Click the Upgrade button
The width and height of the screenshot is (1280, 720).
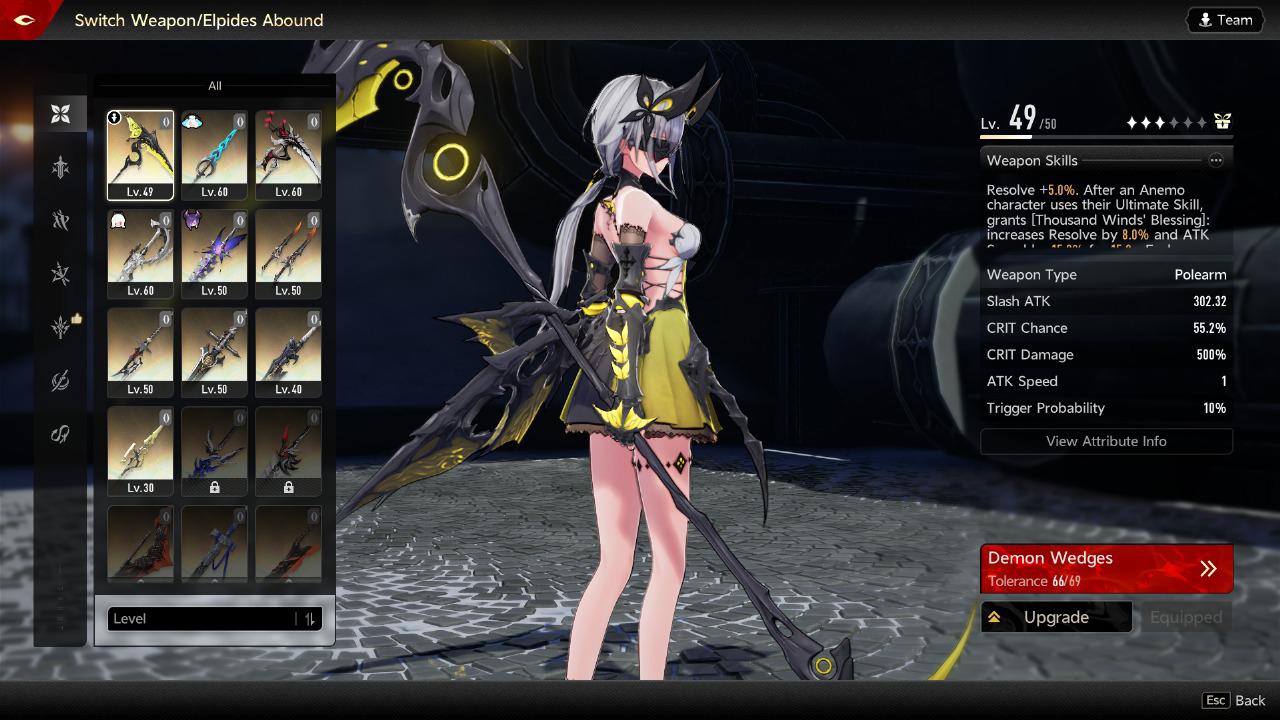pos(1056,617)
